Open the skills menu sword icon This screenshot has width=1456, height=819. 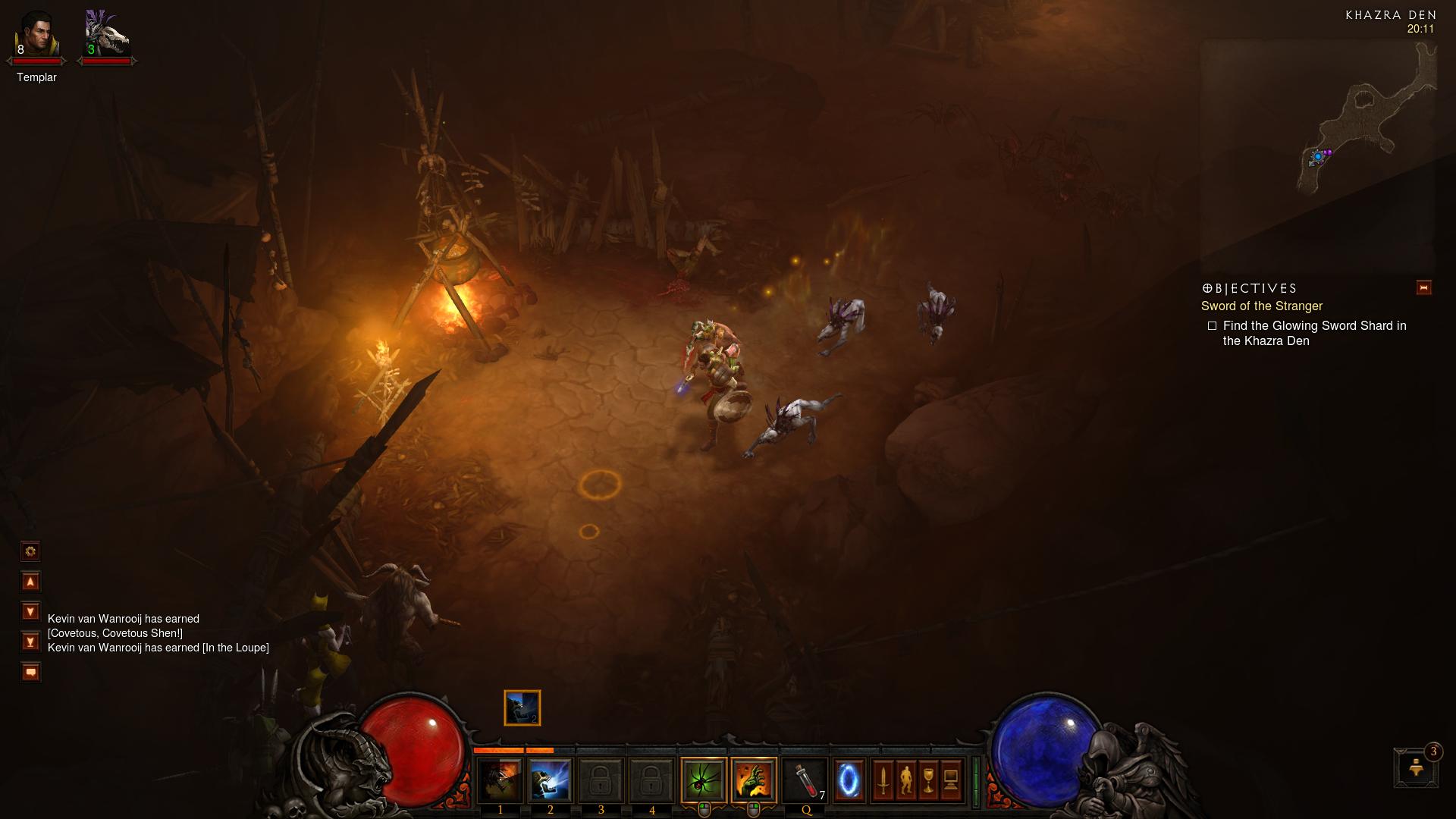coord(883,780)
